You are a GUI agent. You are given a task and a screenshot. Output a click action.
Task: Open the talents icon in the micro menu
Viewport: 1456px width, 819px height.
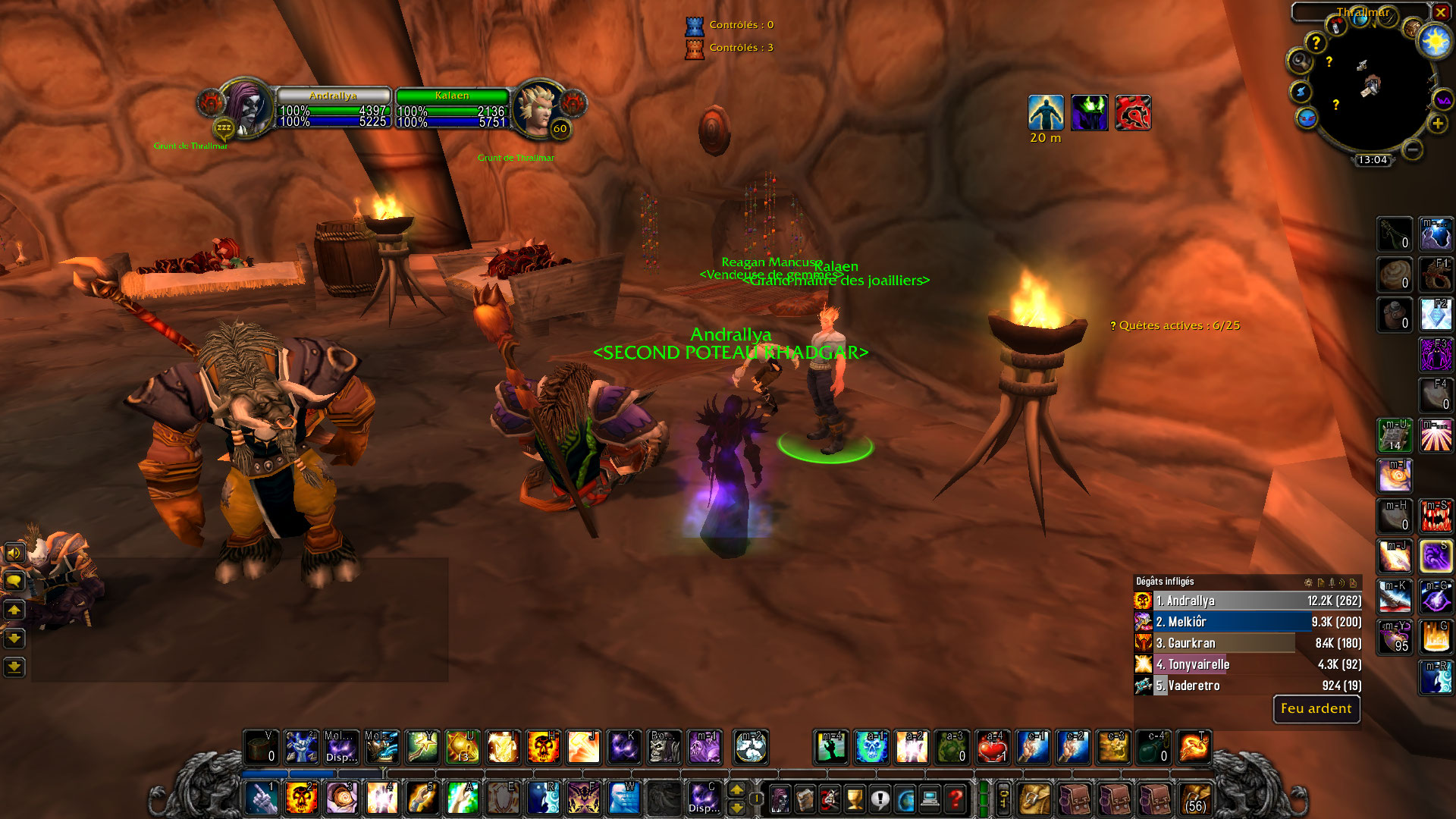click(x=828, y=799)
